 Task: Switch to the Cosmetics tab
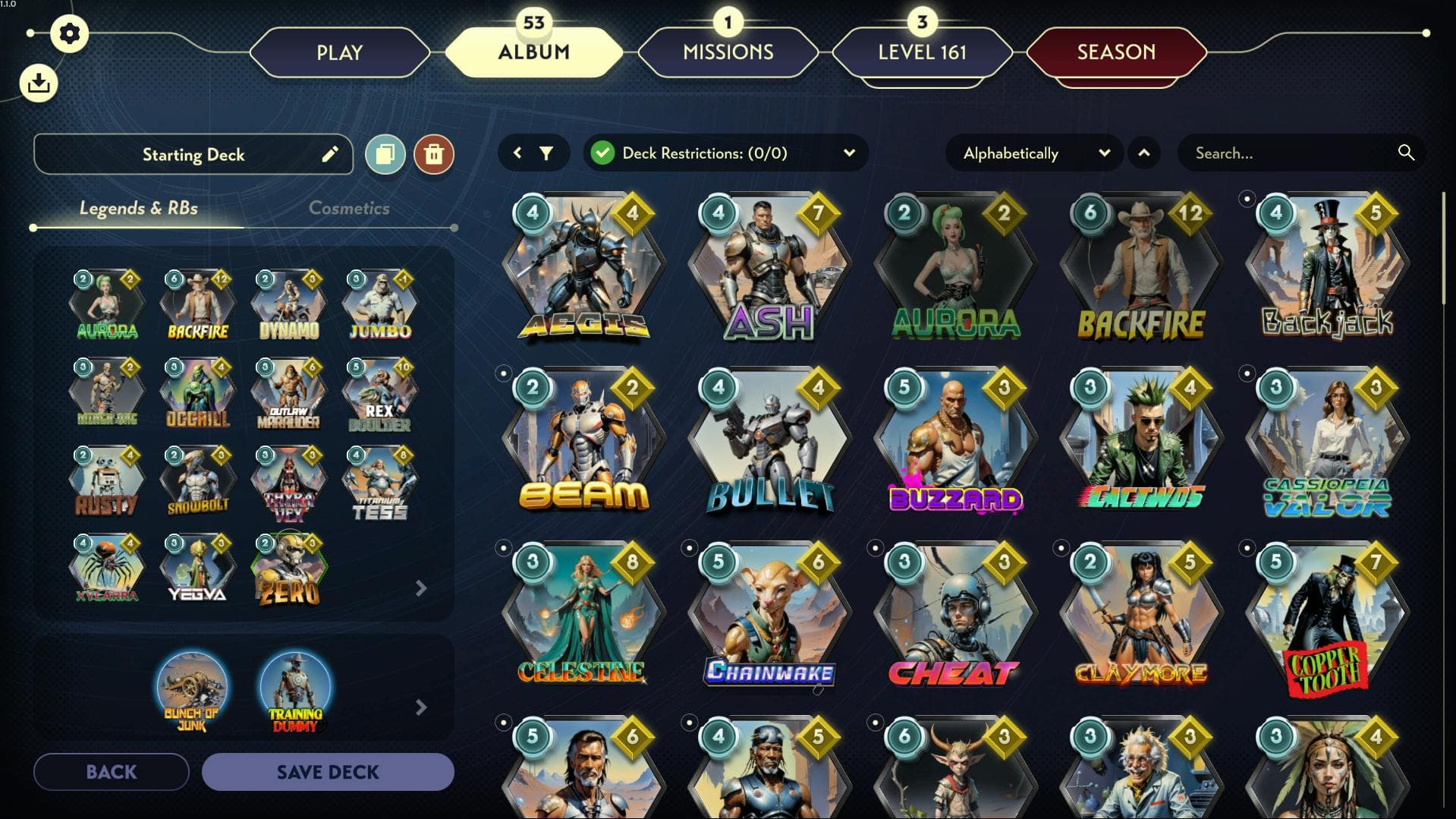[350, 208]
